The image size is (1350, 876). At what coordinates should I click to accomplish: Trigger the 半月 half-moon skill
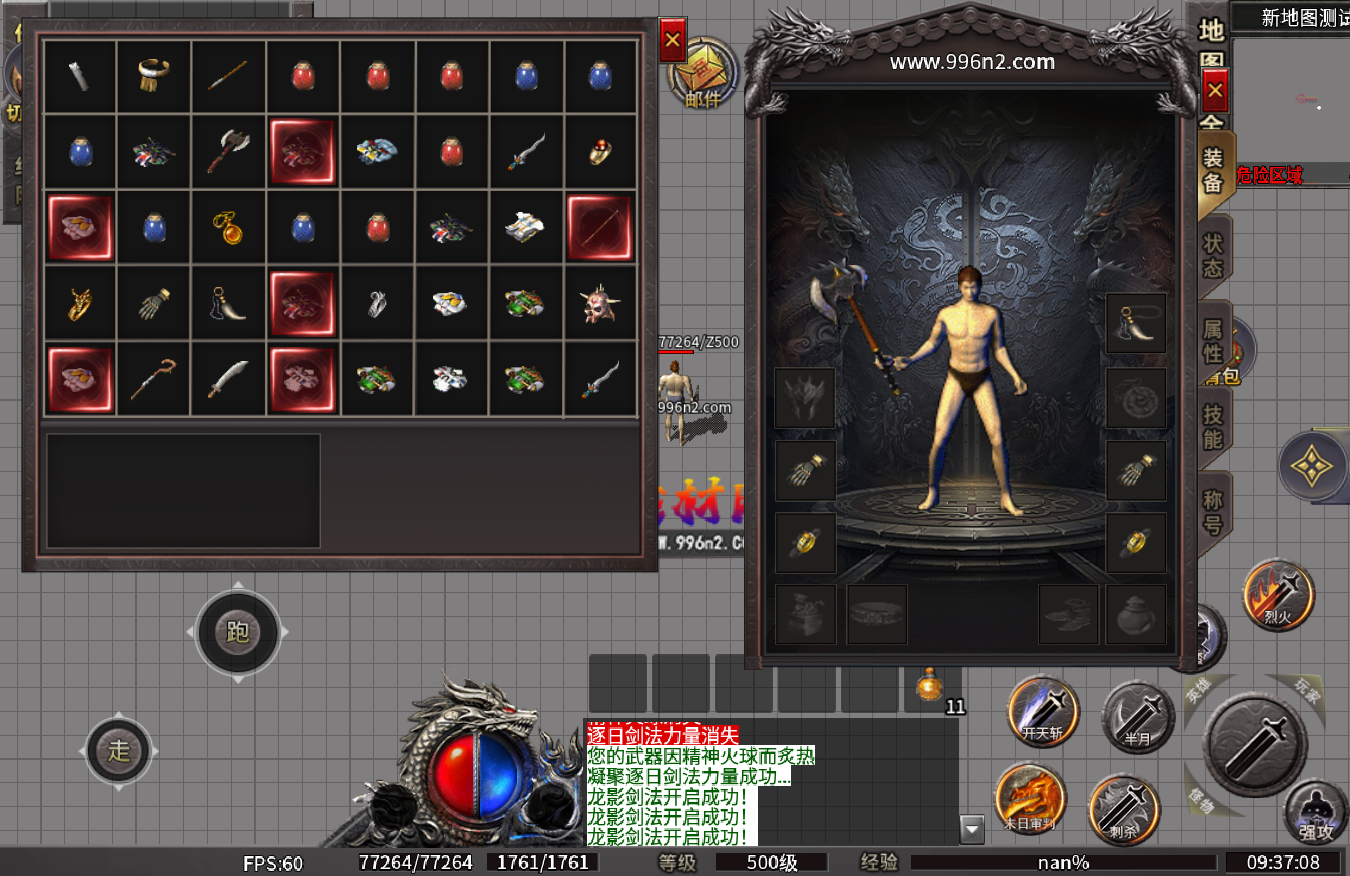(1137, 716)
